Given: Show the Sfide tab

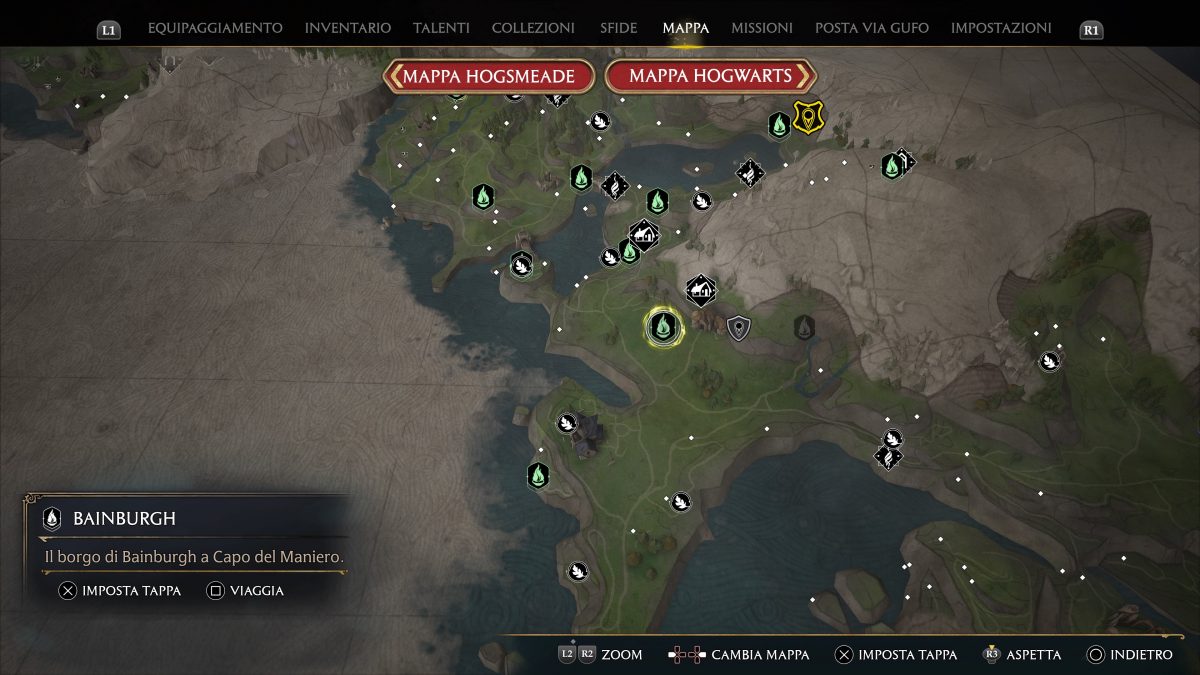Looking at the screenshot, I should pyautogui.click(x=619, y=28).
